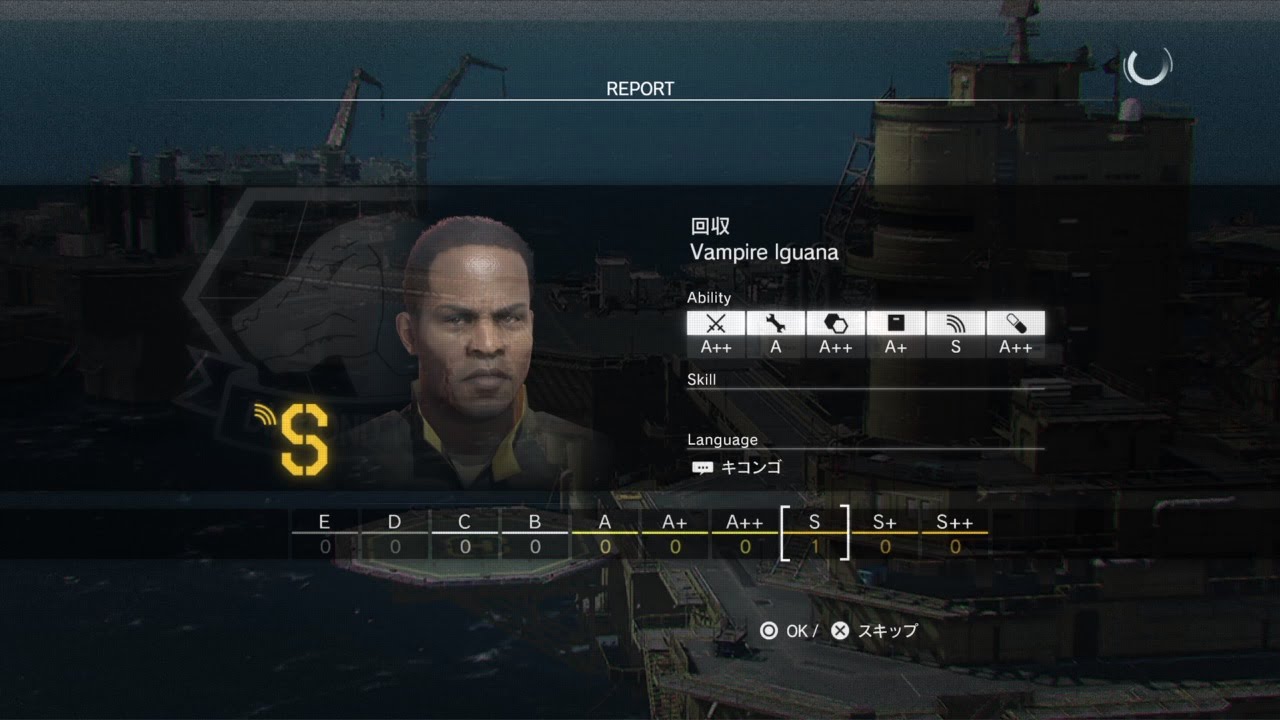This screenshot has height=720, width=1280.
Task: Select the Support unit ability icon
Action: (896, 323)
